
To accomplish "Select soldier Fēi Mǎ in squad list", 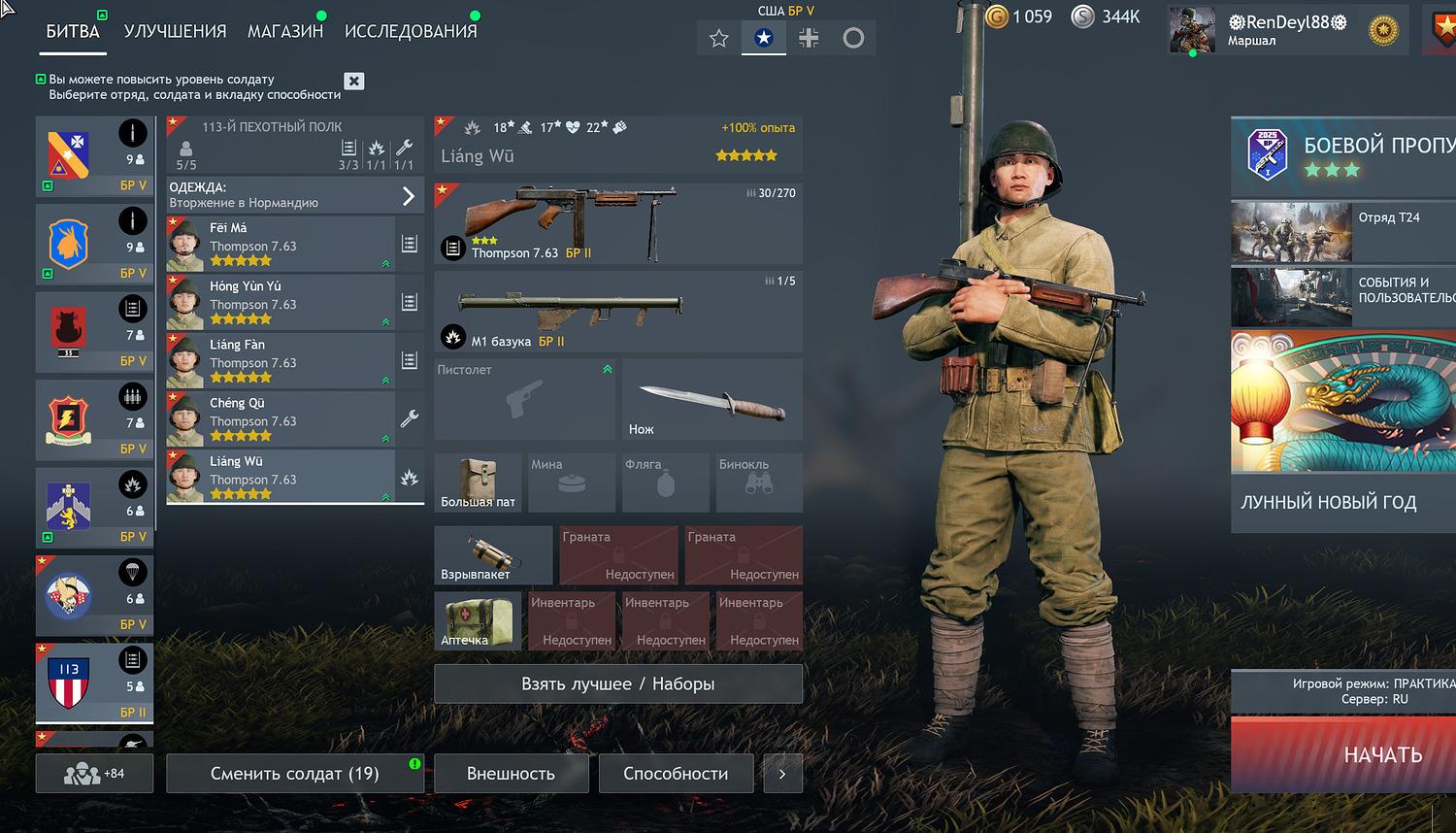I will tap(281, 244).
